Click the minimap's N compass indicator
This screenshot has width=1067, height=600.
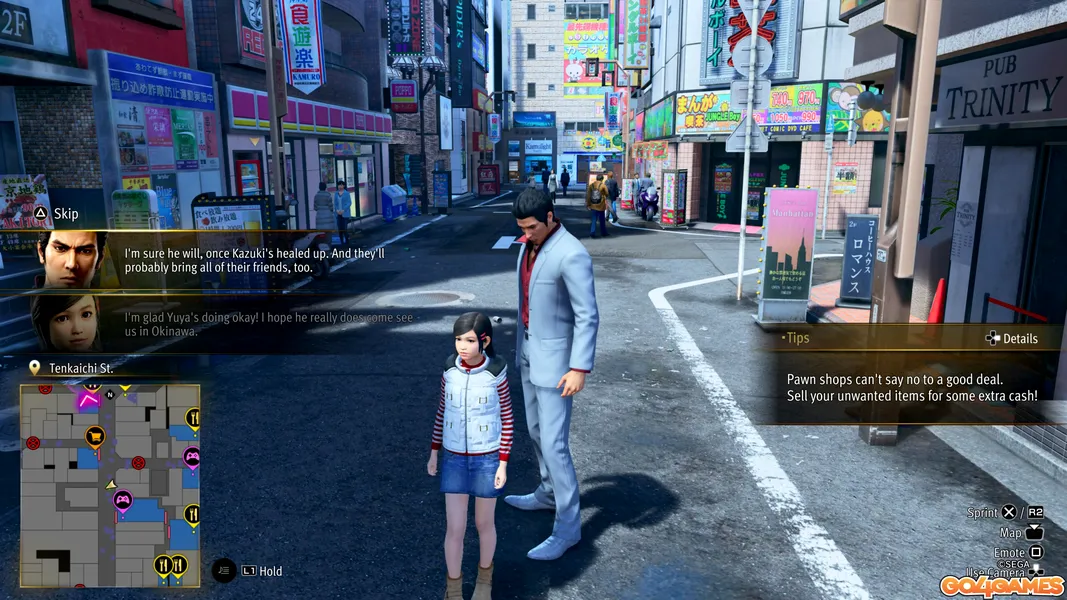(x=110, y=395)
